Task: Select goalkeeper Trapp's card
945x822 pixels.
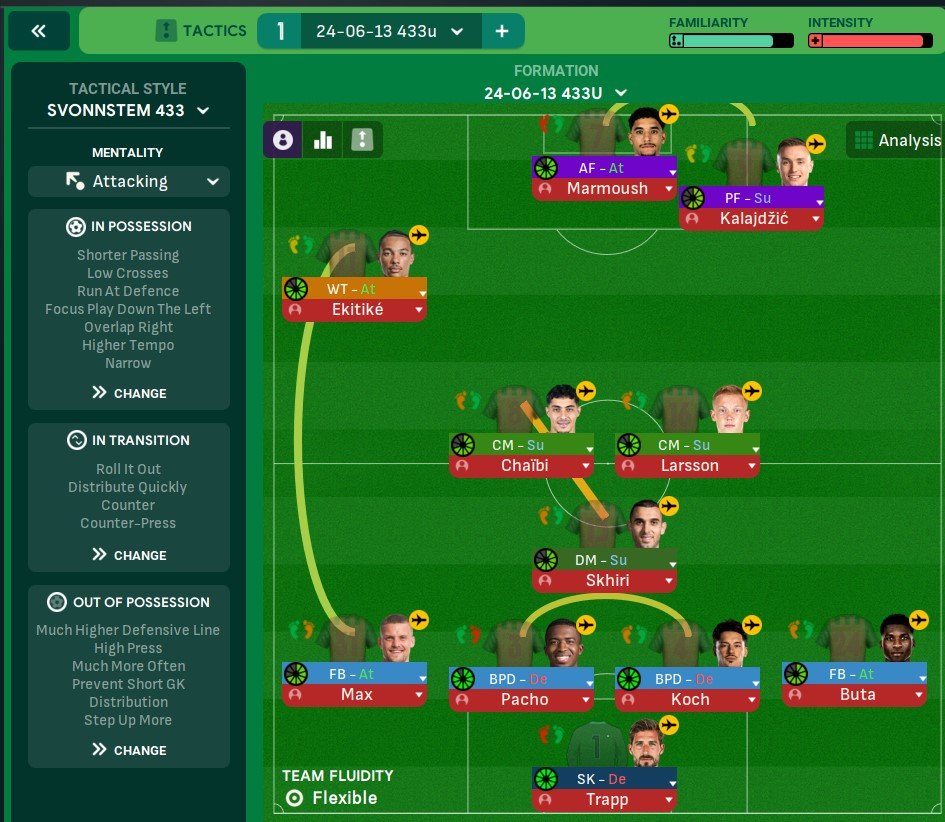Action: (x=606, y=800)
